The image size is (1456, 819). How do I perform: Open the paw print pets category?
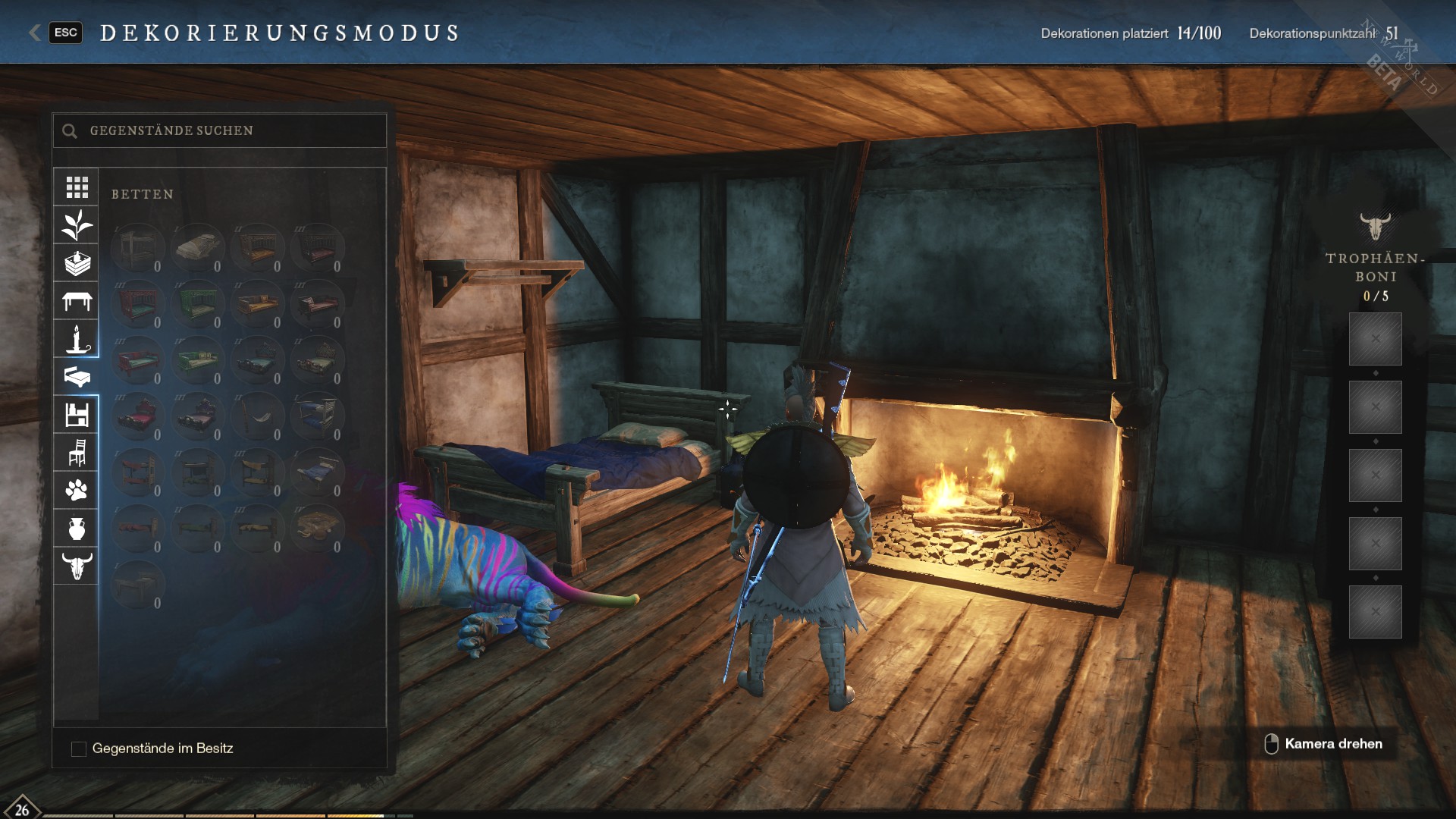coord(77,491)
